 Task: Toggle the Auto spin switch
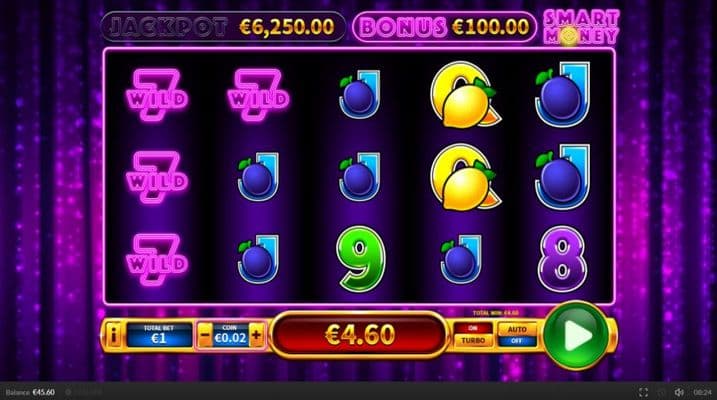coord(517,334)
